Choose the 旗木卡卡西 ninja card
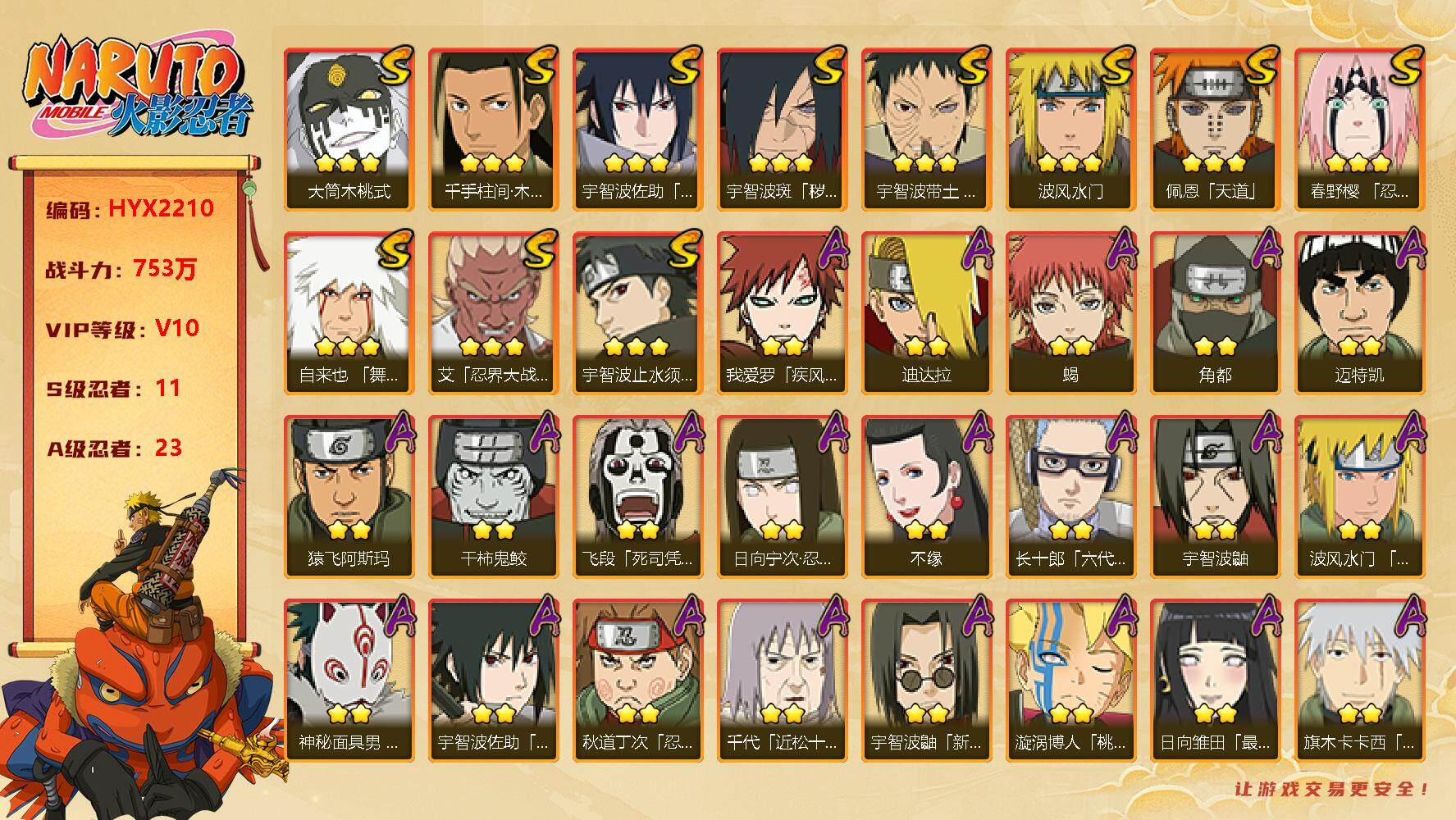The image size is (1456, 820). click(x=1359, y=680)
